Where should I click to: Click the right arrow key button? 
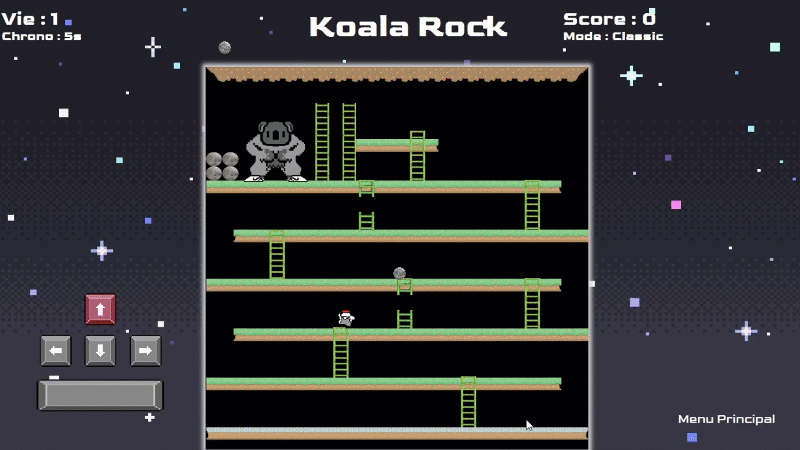point(145,350)
